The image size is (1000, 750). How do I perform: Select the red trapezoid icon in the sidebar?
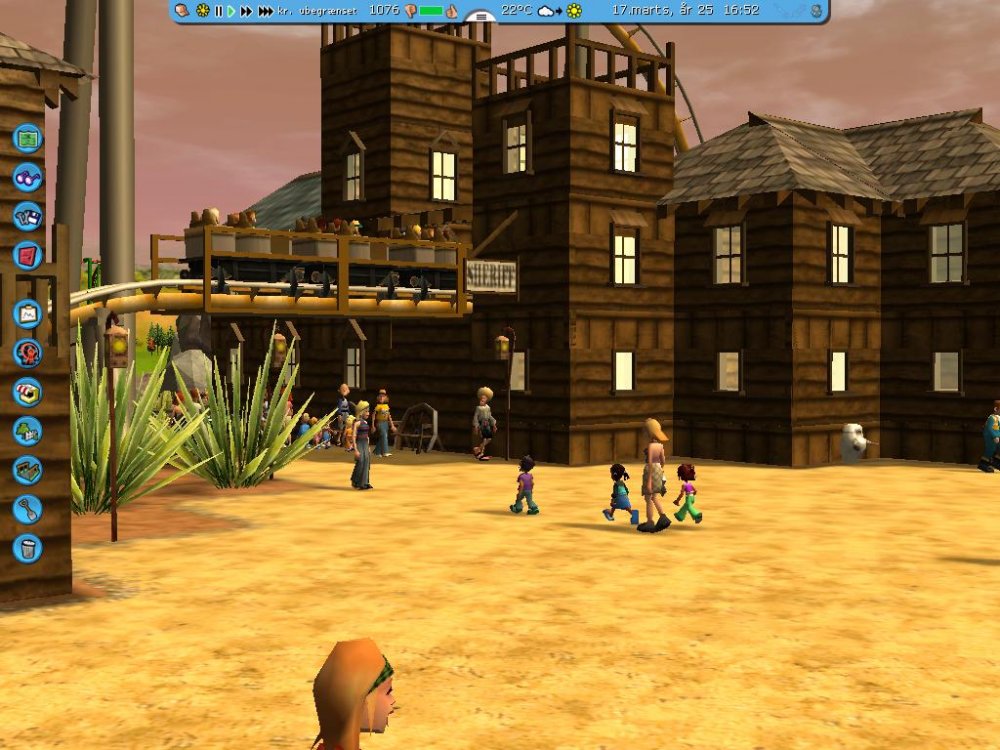tap(28, 255)
